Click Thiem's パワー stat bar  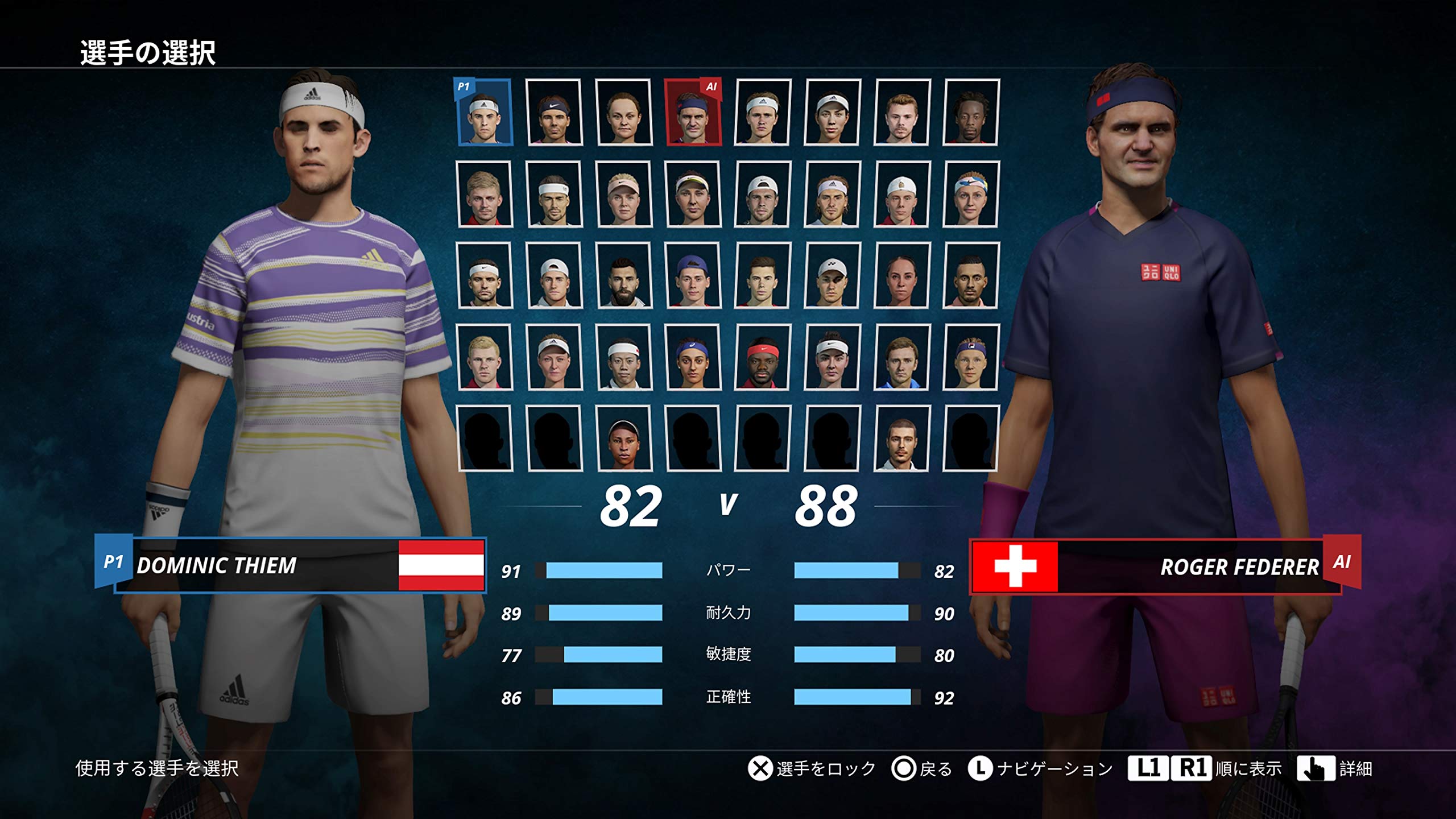(x=603, y=569)
